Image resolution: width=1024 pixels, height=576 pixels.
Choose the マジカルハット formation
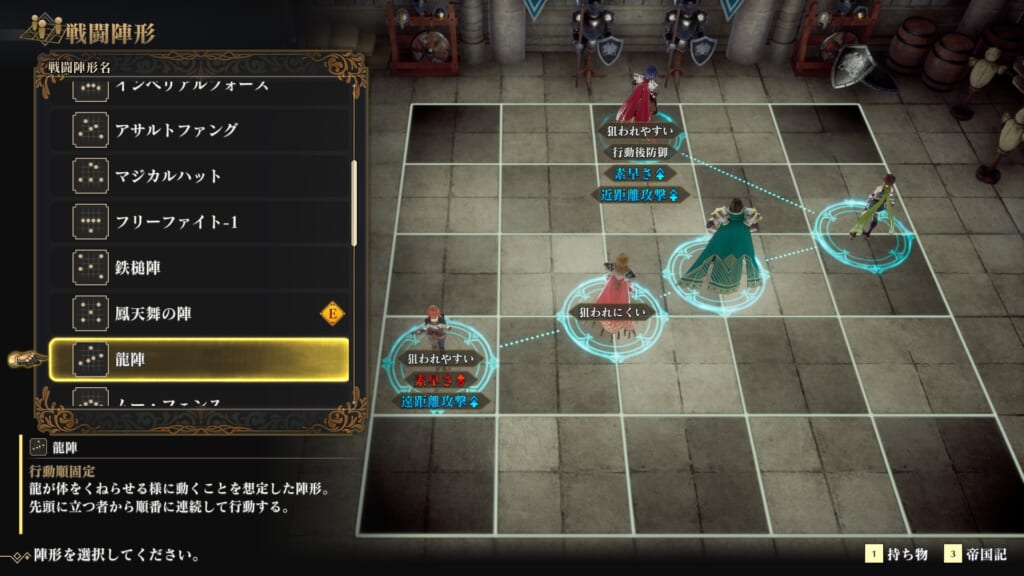point(200,176)
